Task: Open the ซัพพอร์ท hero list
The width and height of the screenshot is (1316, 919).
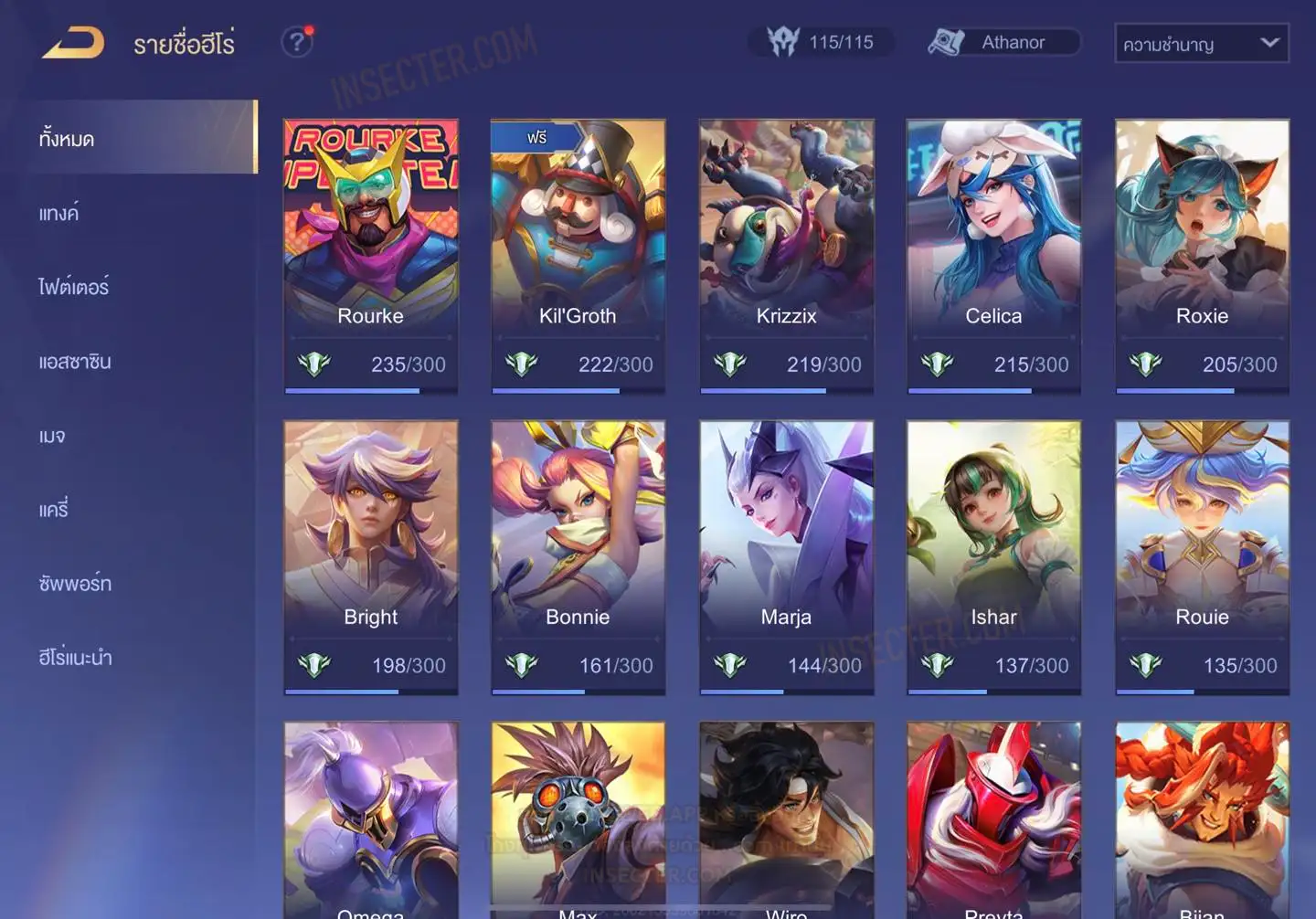Action: point(75,583)
